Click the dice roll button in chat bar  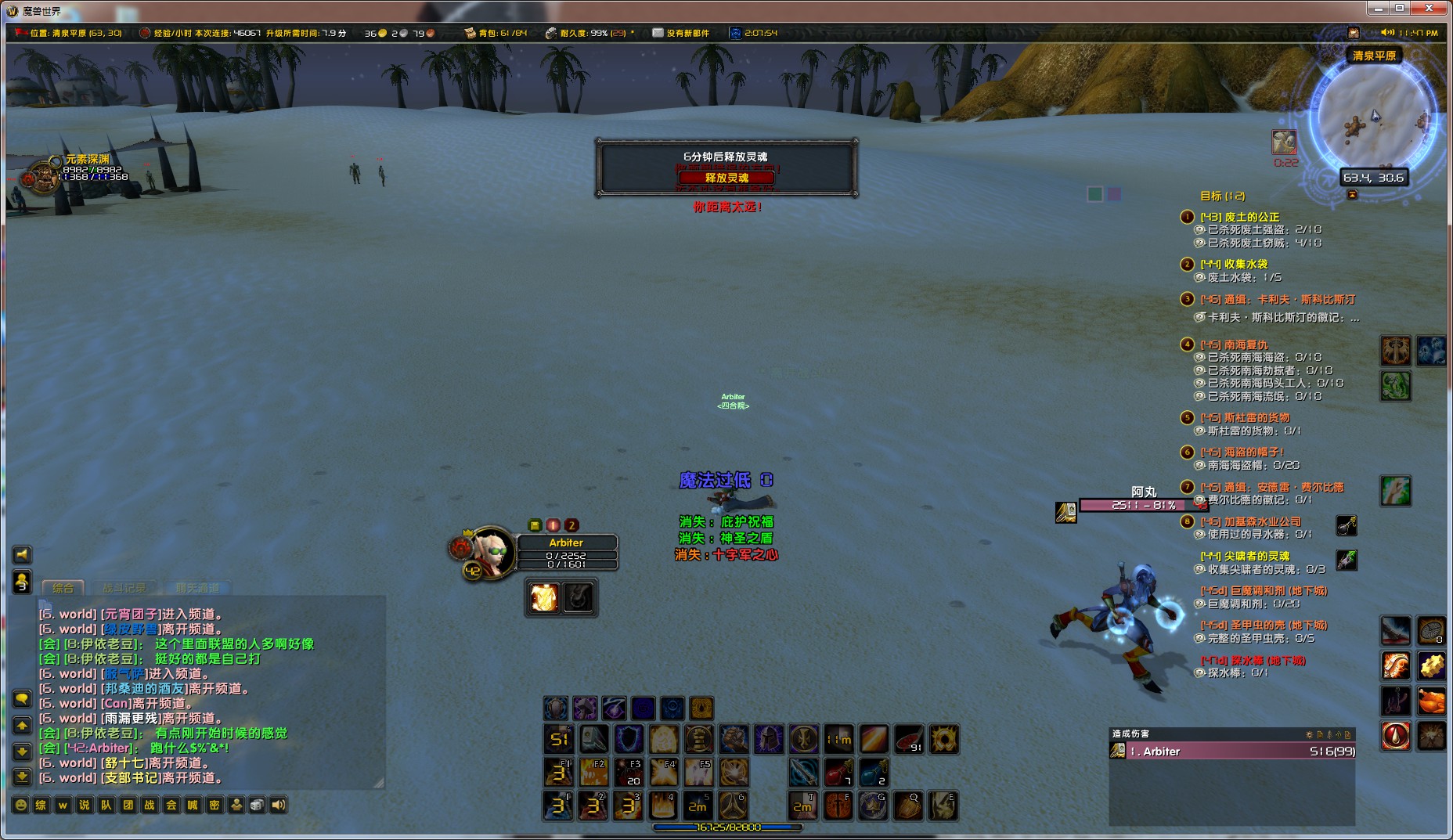(257, 805)
